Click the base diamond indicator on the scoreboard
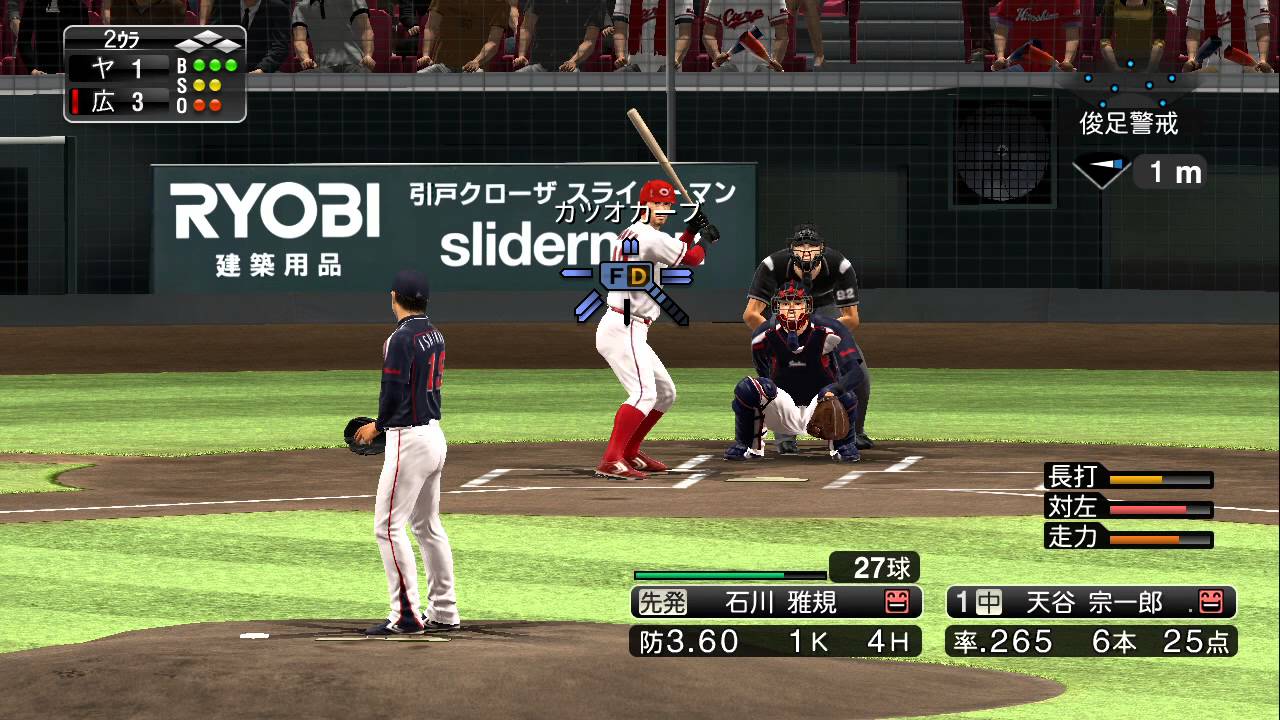This screenshot has width=1280, height=720. click(x=210, y=39)
